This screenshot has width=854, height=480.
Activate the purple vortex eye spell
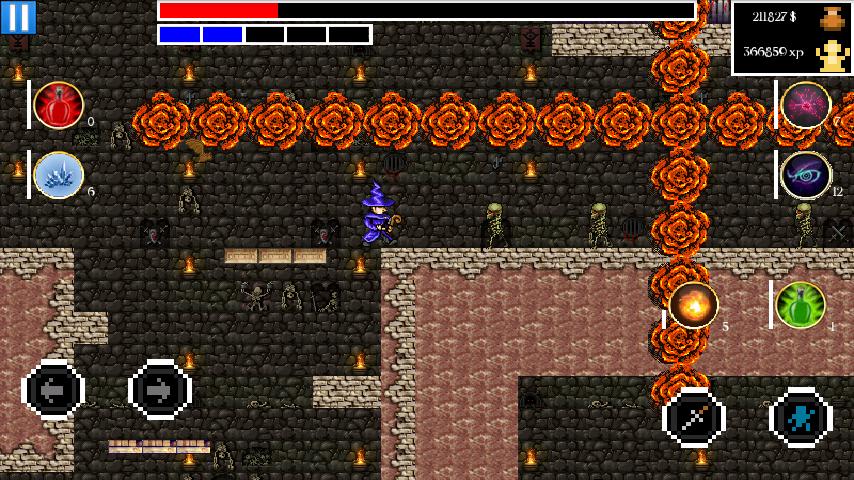pyautogui.click(x=806, y=175)
